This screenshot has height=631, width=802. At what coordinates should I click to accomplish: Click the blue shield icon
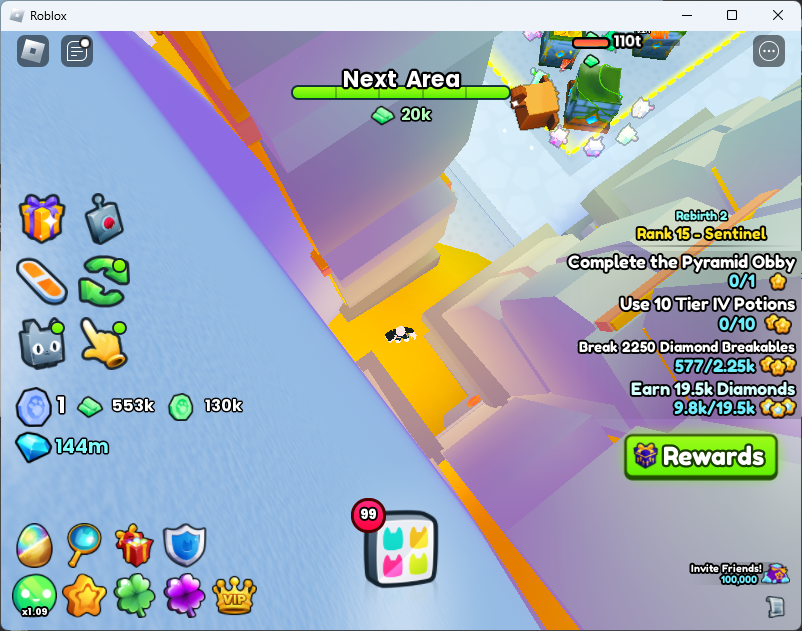tap(184, 545)
